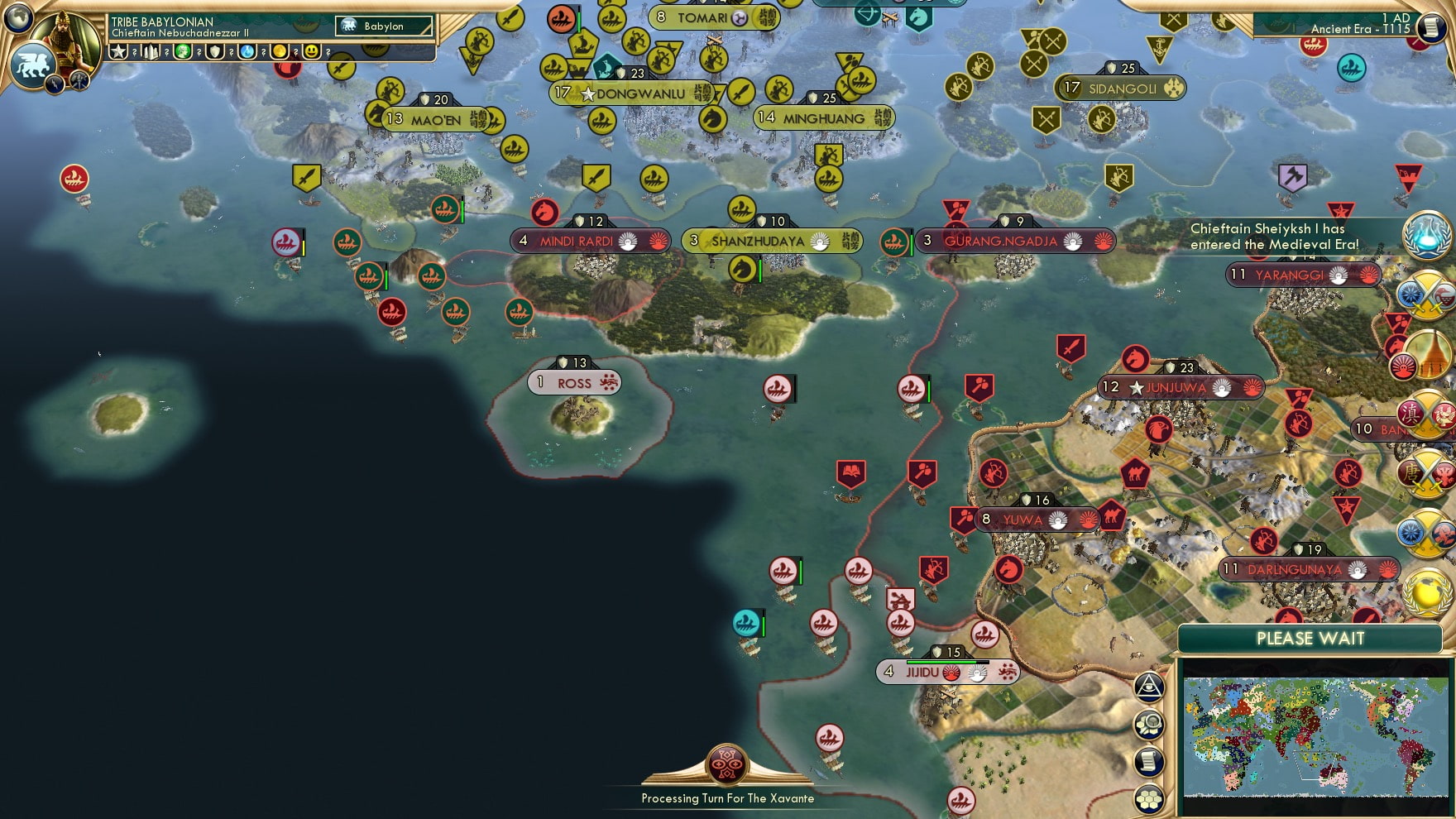
Task: Click the science flask indicator in the top bar
Action: 245,53
